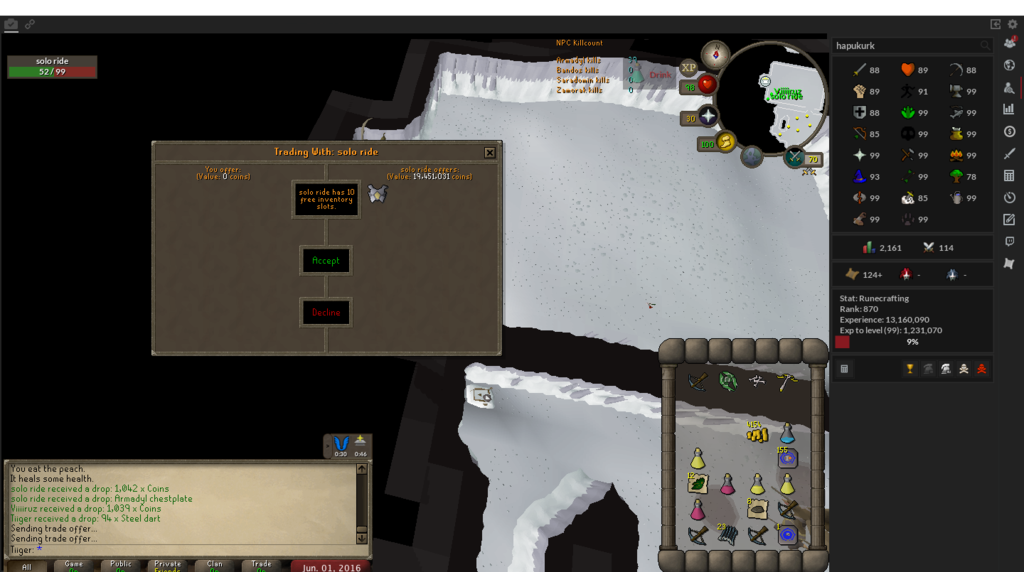Activate the special attack orb
1024x572 pixels.
pyautogui.click(x=795, y=156)
